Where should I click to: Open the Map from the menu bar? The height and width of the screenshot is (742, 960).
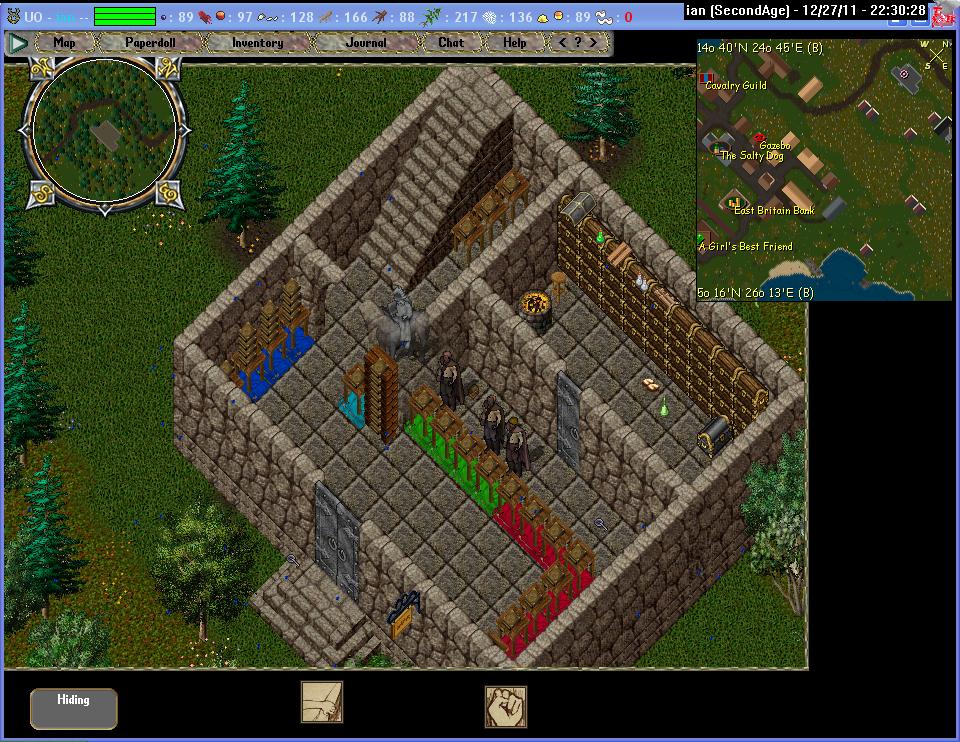65,43
